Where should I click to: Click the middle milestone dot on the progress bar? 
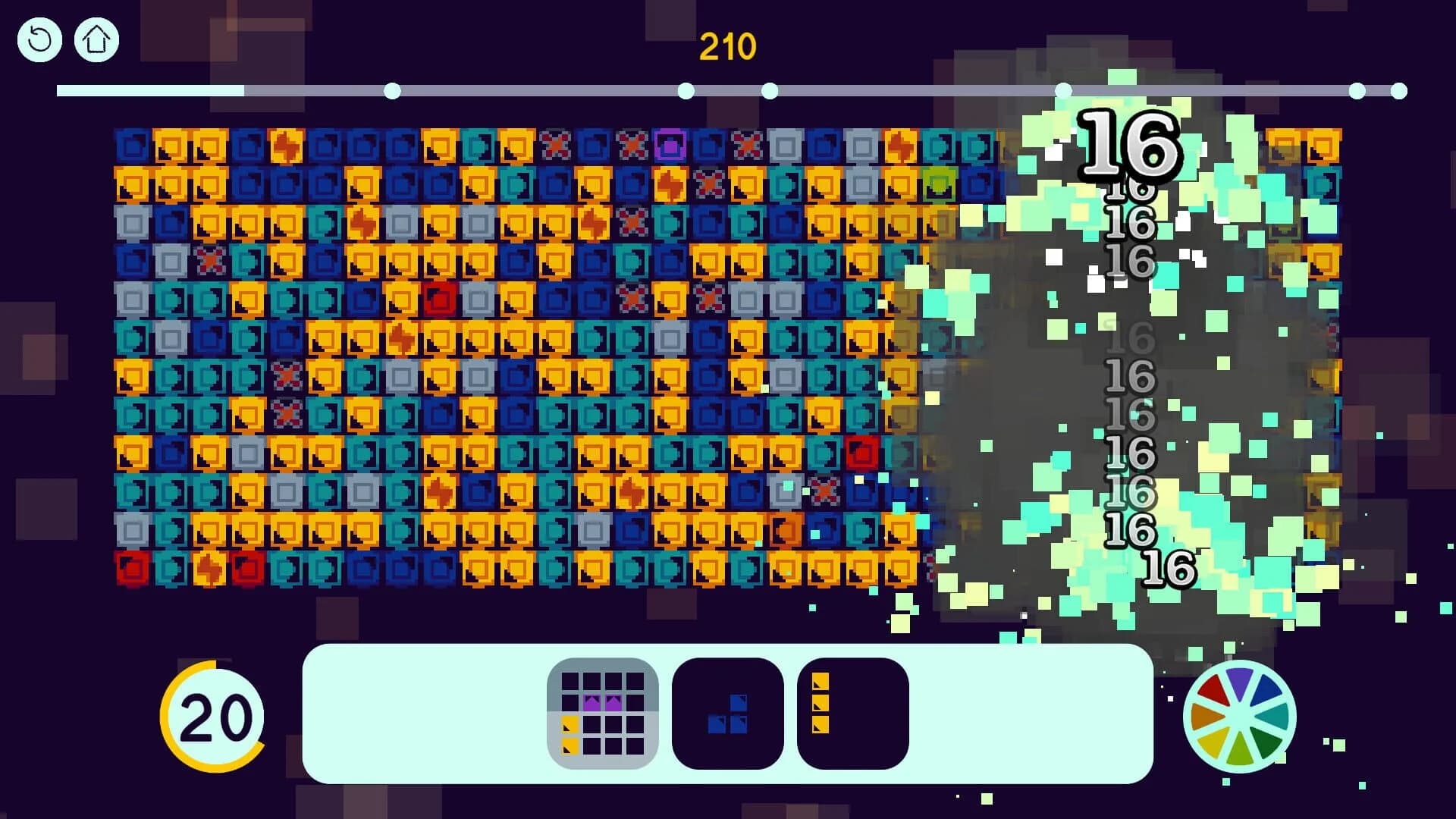pyautogui.click(x=769, y=91)
